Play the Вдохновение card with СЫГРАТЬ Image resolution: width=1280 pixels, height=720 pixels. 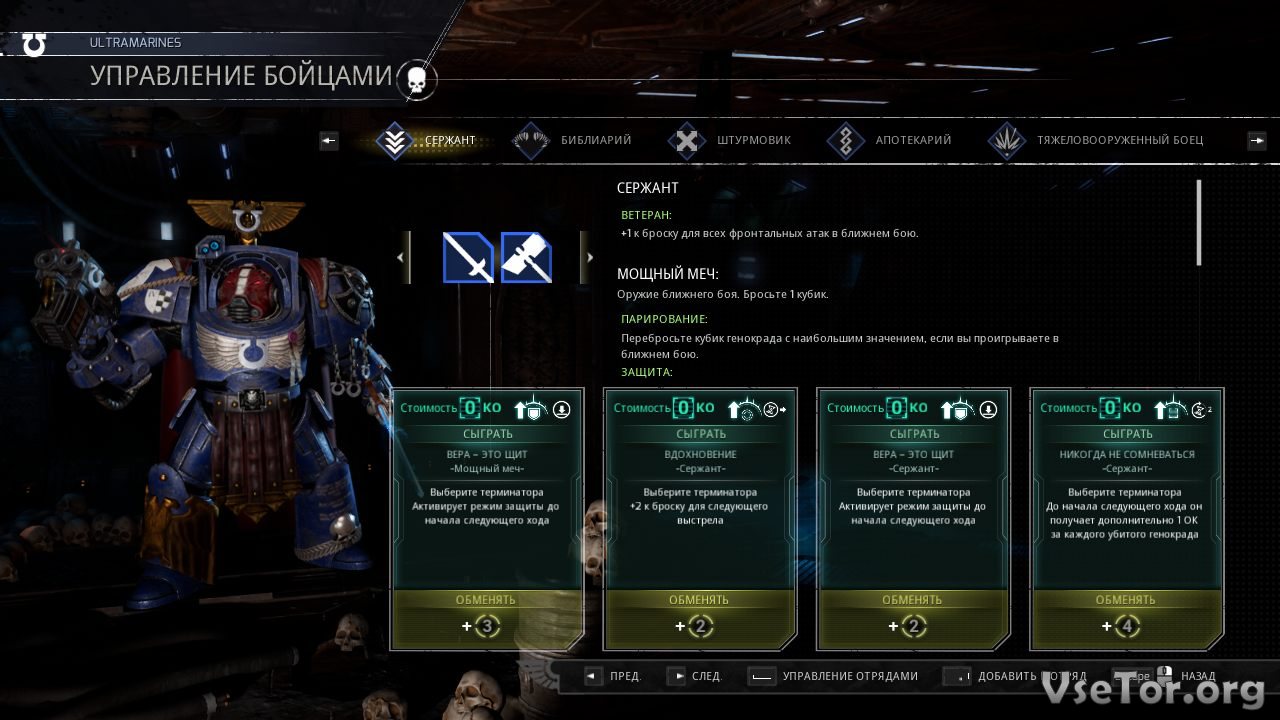coord(701,434)
